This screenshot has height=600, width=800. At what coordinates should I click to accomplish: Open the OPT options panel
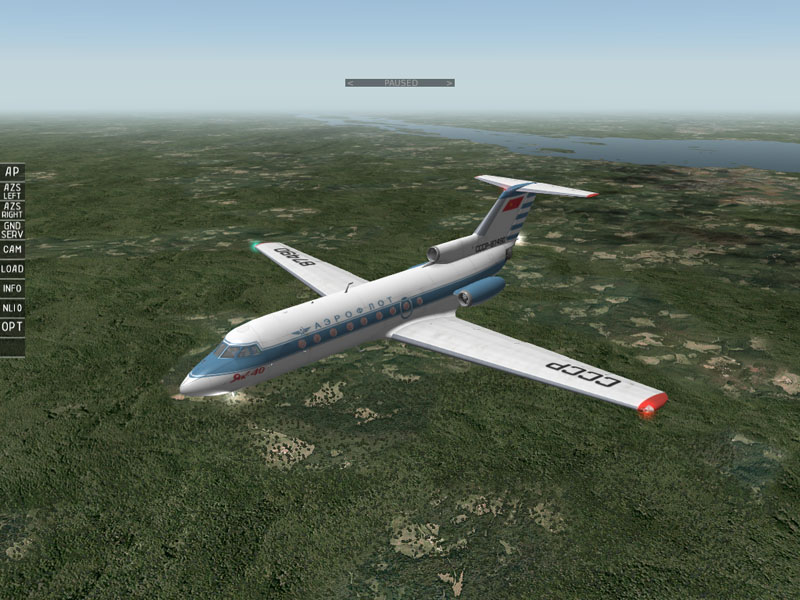tap(12, 327)
